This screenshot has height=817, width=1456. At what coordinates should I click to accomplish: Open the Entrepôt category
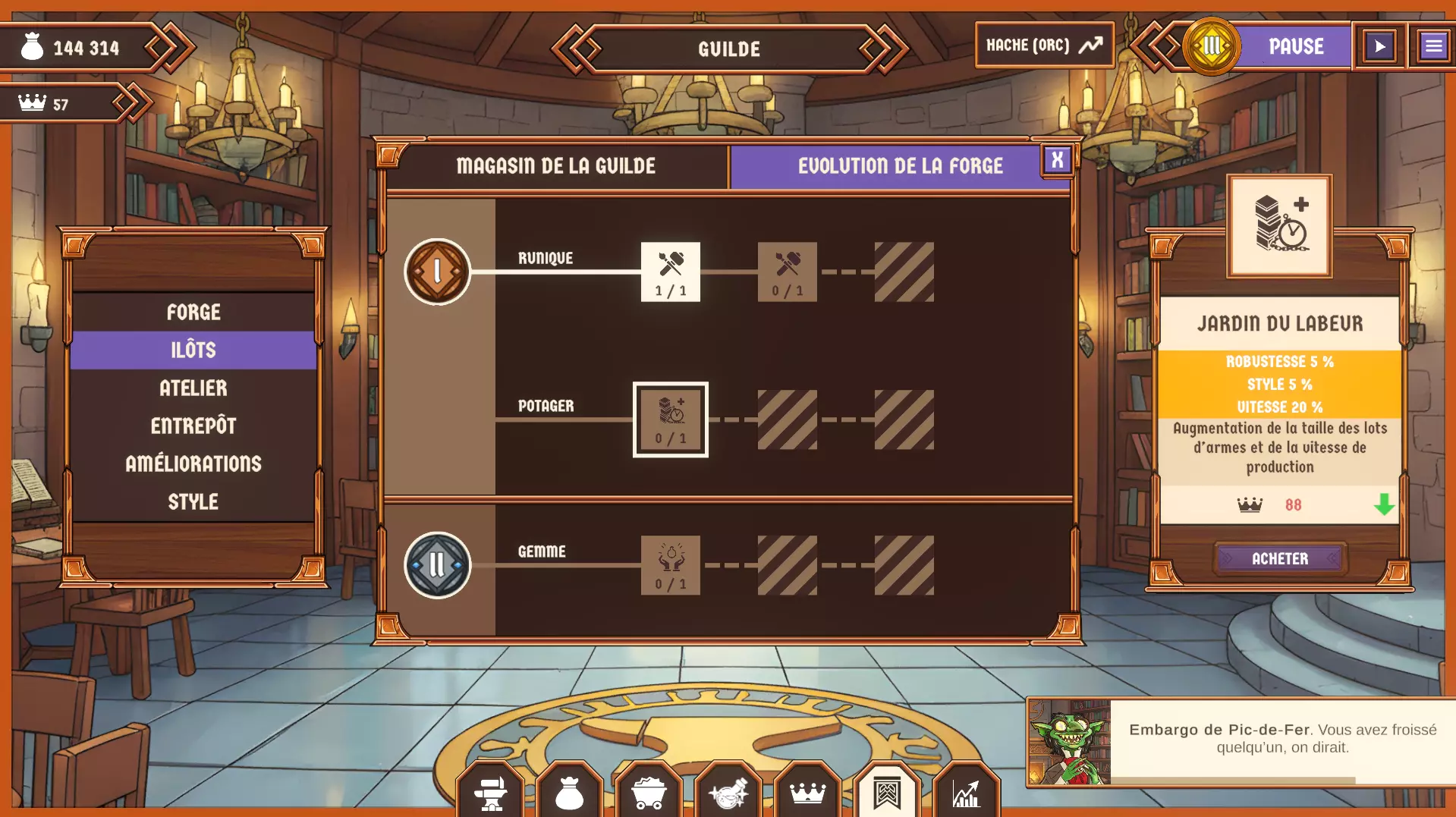[193, 426]
